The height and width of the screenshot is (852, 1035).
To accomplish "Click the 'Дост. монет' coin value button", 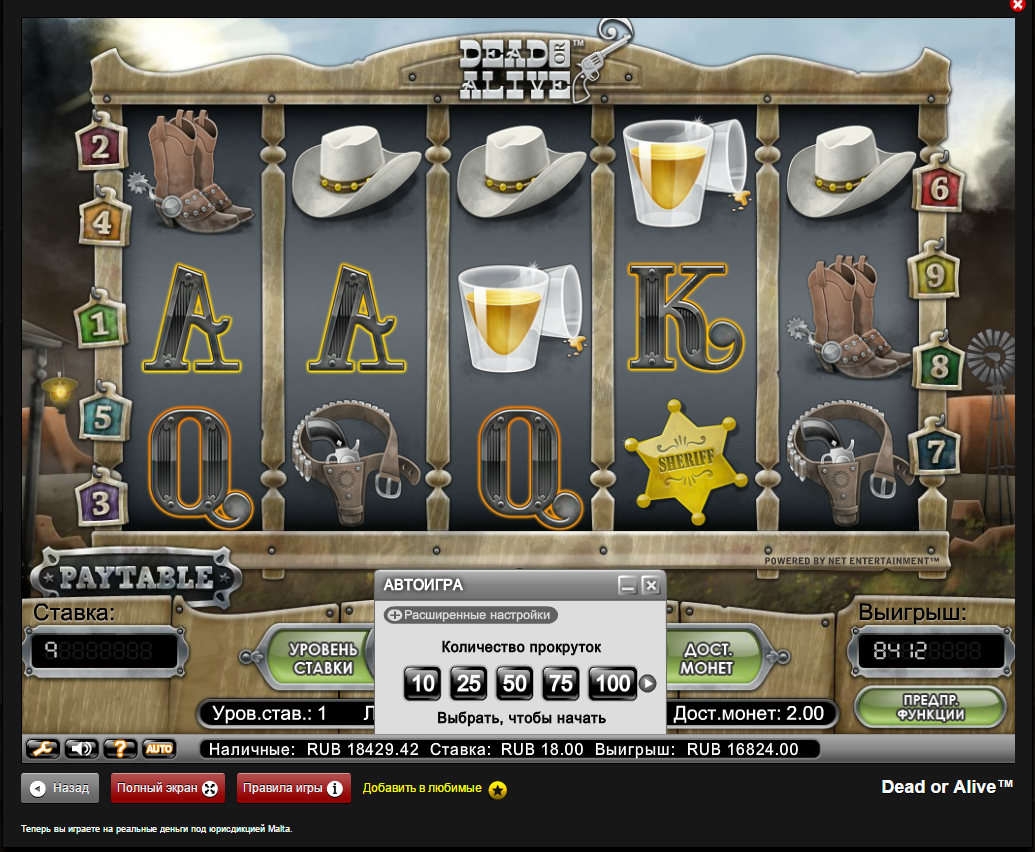I will click(709, 658).
